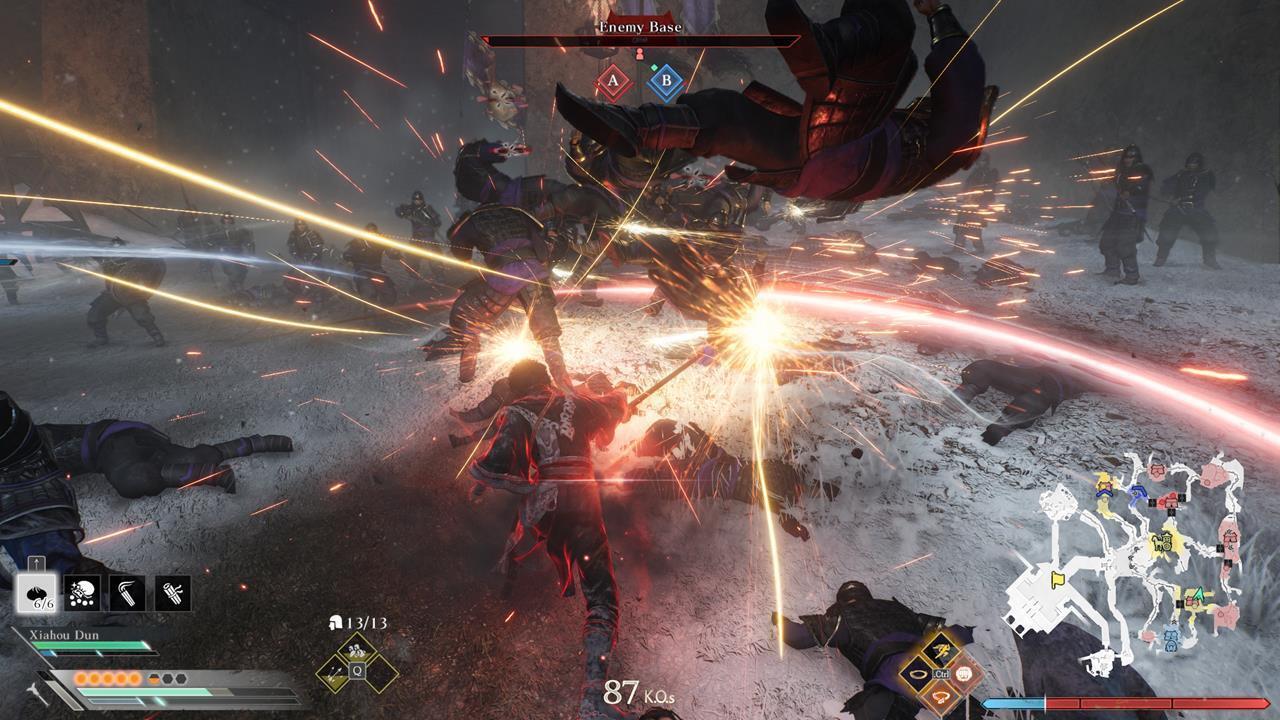Click the soldiers icon above the Q diamond

click(x=356, y=648)
